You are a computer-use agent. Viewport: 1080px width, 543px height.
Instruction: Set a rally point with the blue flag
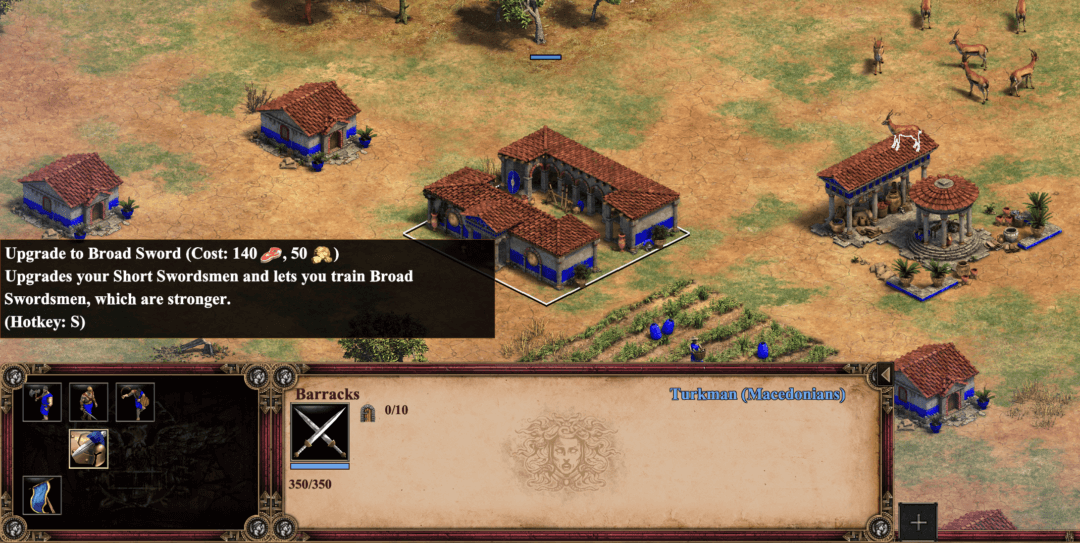[x=42, y=495]
